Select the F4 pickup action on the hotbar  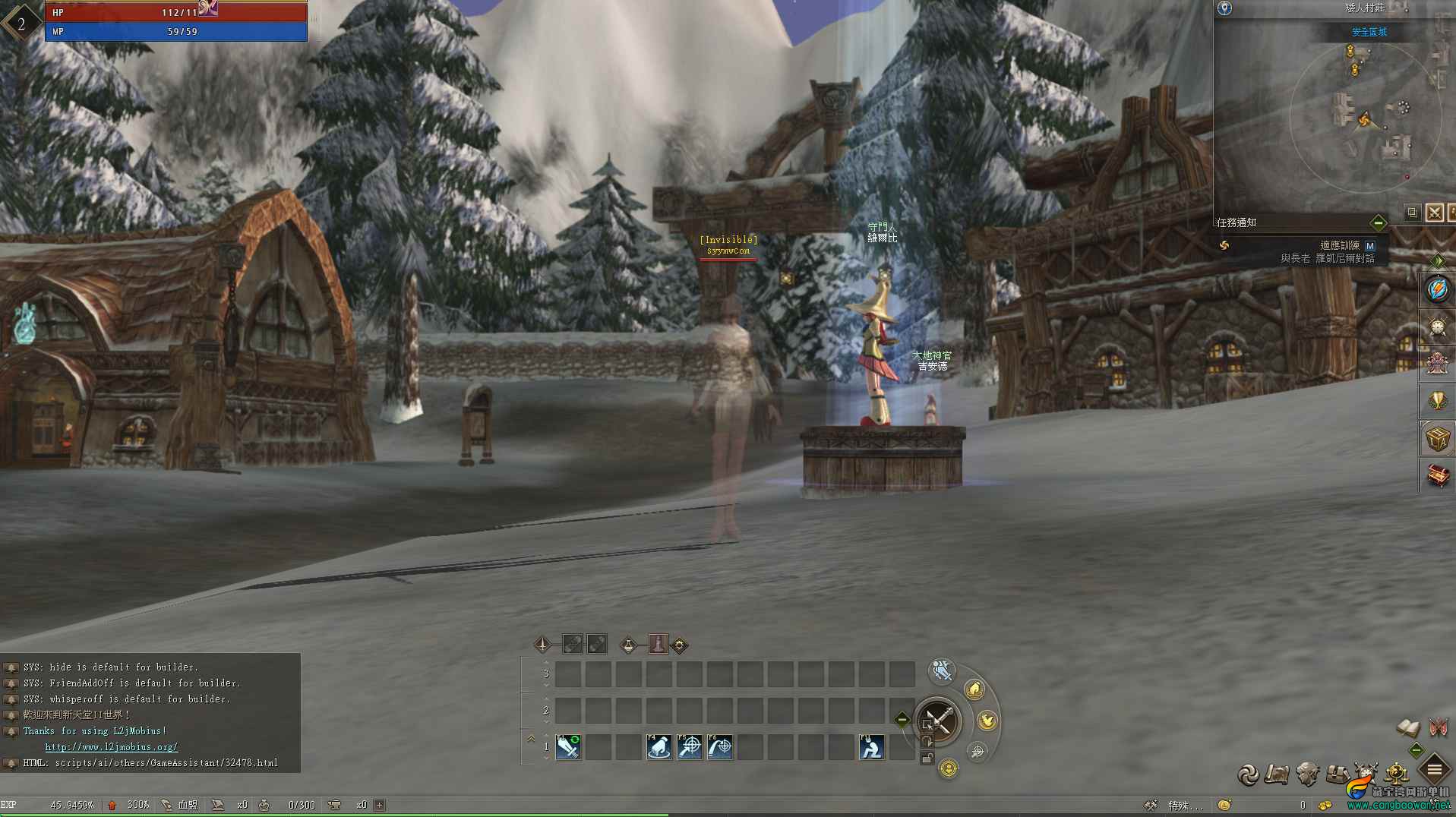[x=659, y=747]
